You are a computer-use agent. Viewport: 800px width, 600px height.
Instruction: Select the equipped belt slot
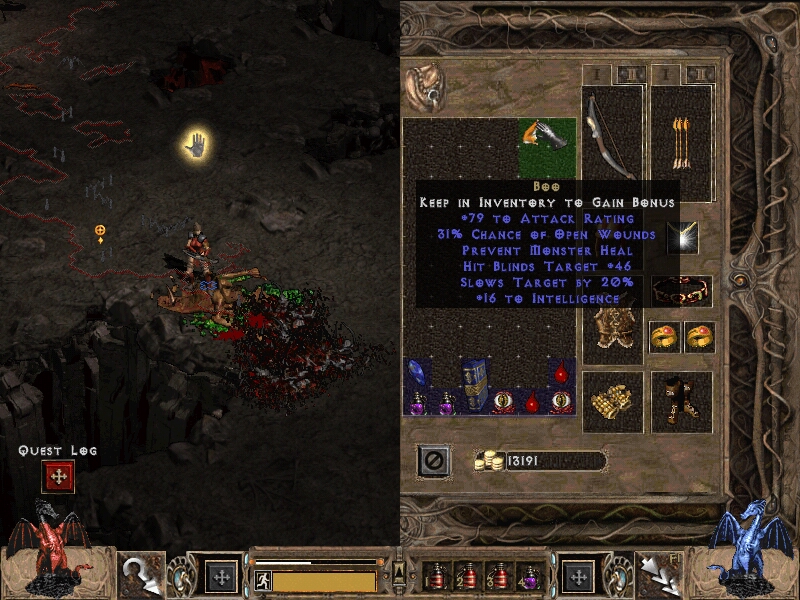pos(681,291)
